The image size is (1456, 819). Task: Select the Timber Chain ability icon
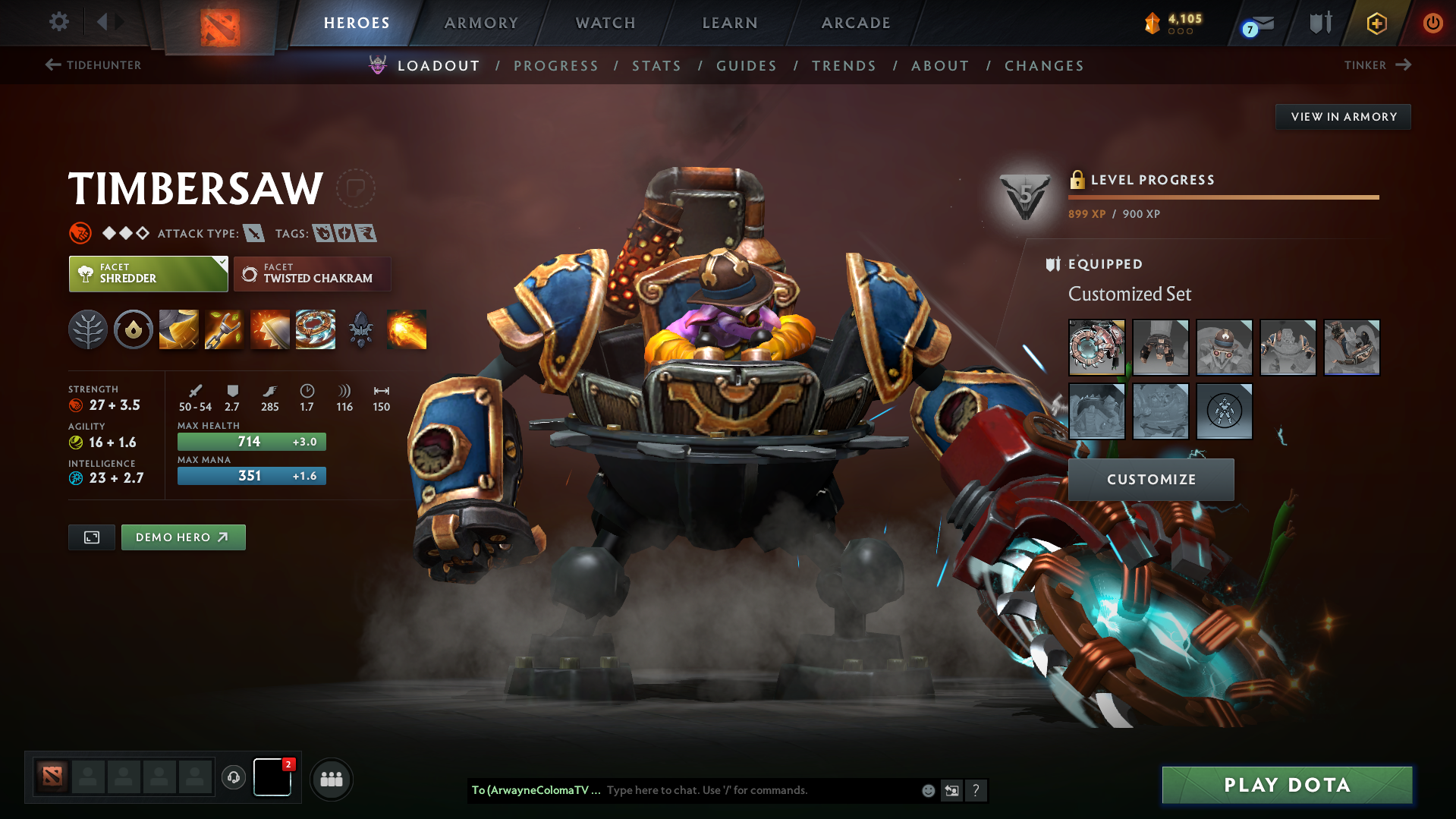[224, 329]
